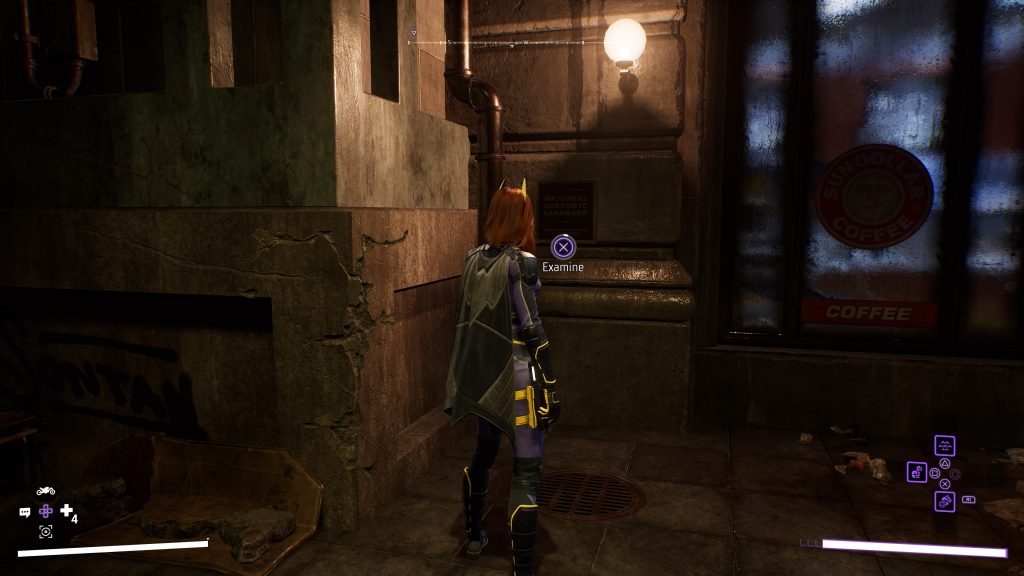Viewport: 1024px width, 576px height.
Task: Activate the AR scan eye icon
Action: [x=46, y=532]
